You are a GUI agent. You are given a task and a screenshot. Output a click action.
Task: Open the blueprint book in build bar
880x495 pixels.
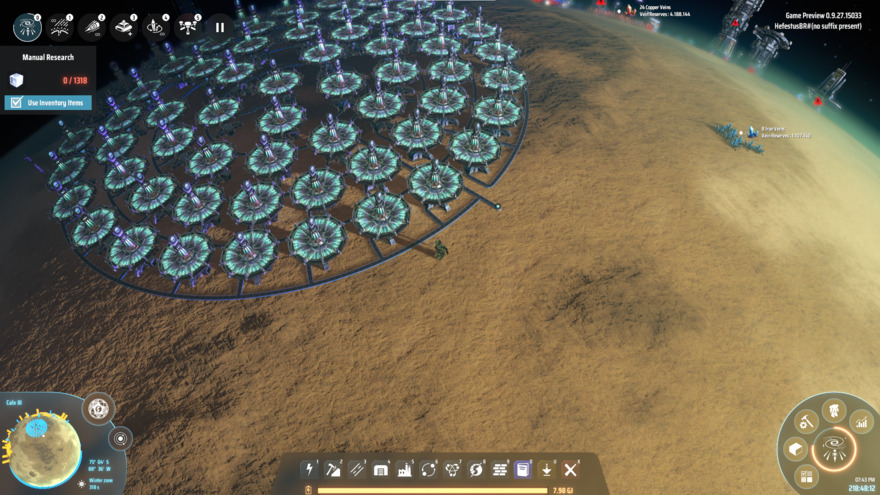point(523,470)
